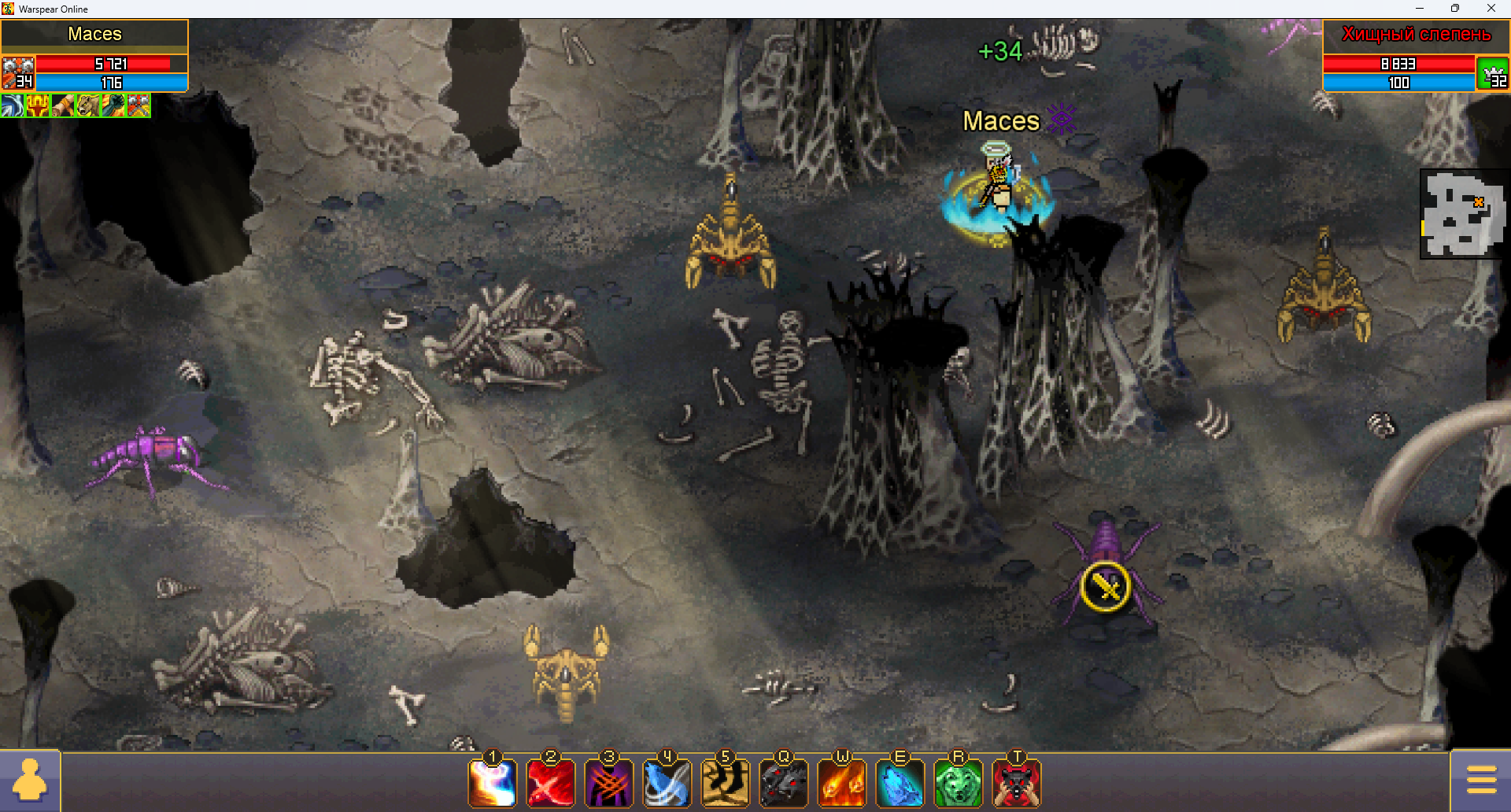The height and width of the screenshot is (812, 1511).
Task: Activate the white-blue energy swirl skill in slot 1
Action: pyautogui.click(x=493, y=784)
